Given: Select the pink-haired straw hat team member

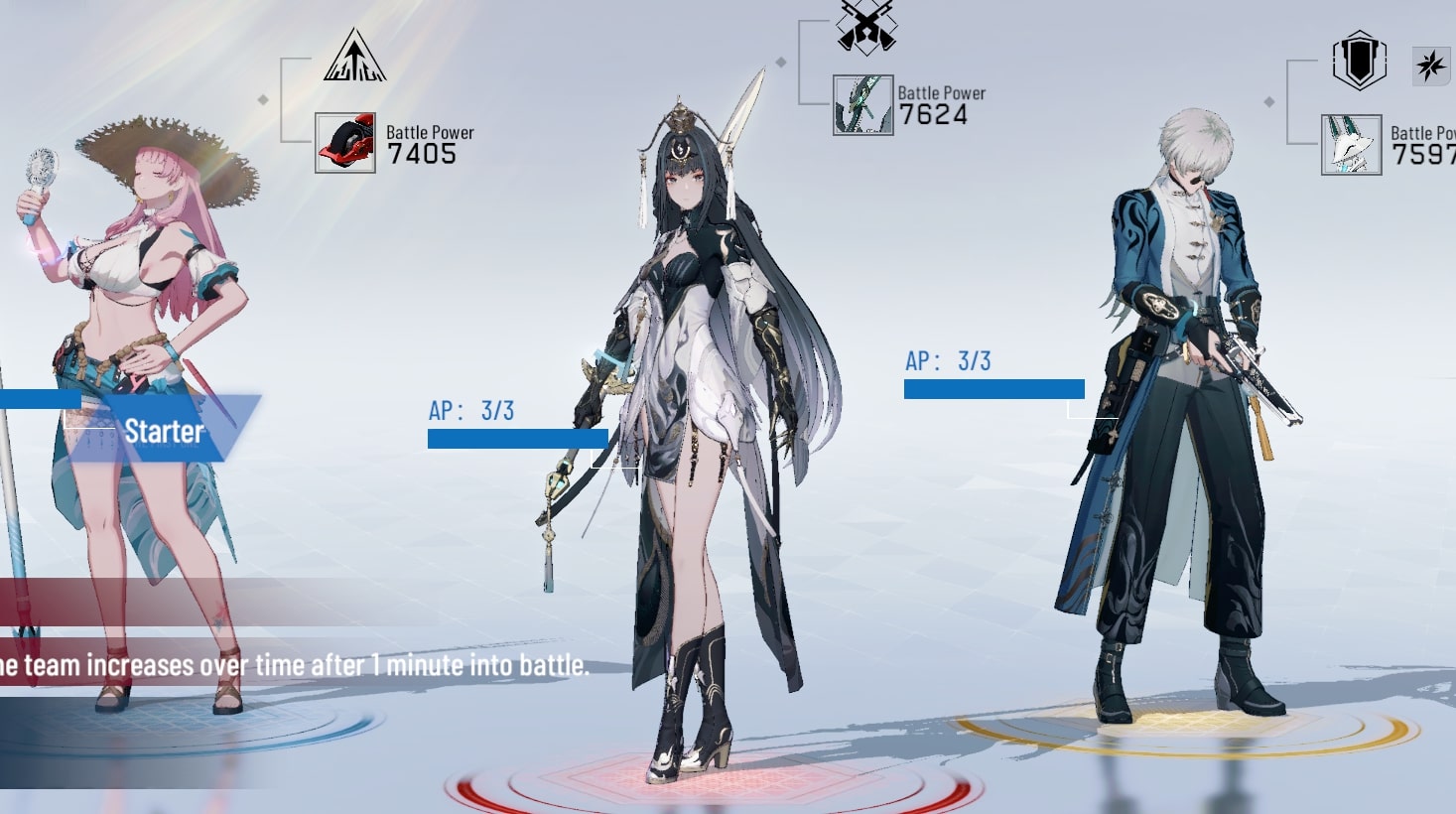Looking at the screenshot, I should coord(159,328).
